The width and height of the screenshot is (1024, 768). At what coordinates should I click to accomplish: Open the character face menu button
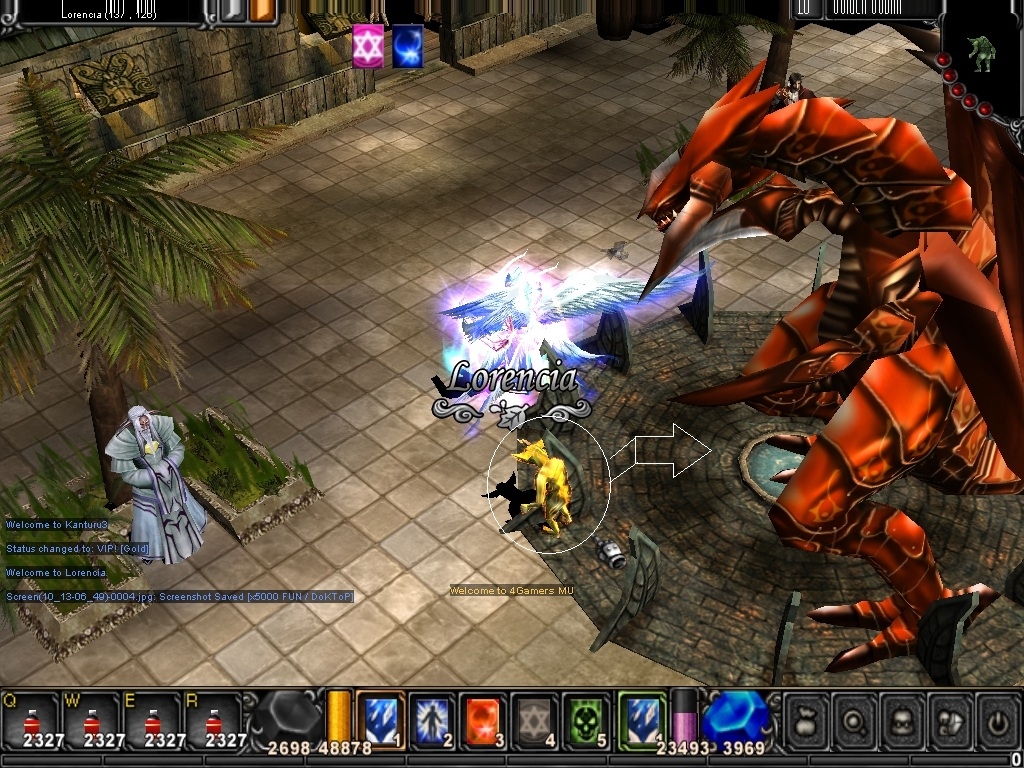click(x=900, y=720)
